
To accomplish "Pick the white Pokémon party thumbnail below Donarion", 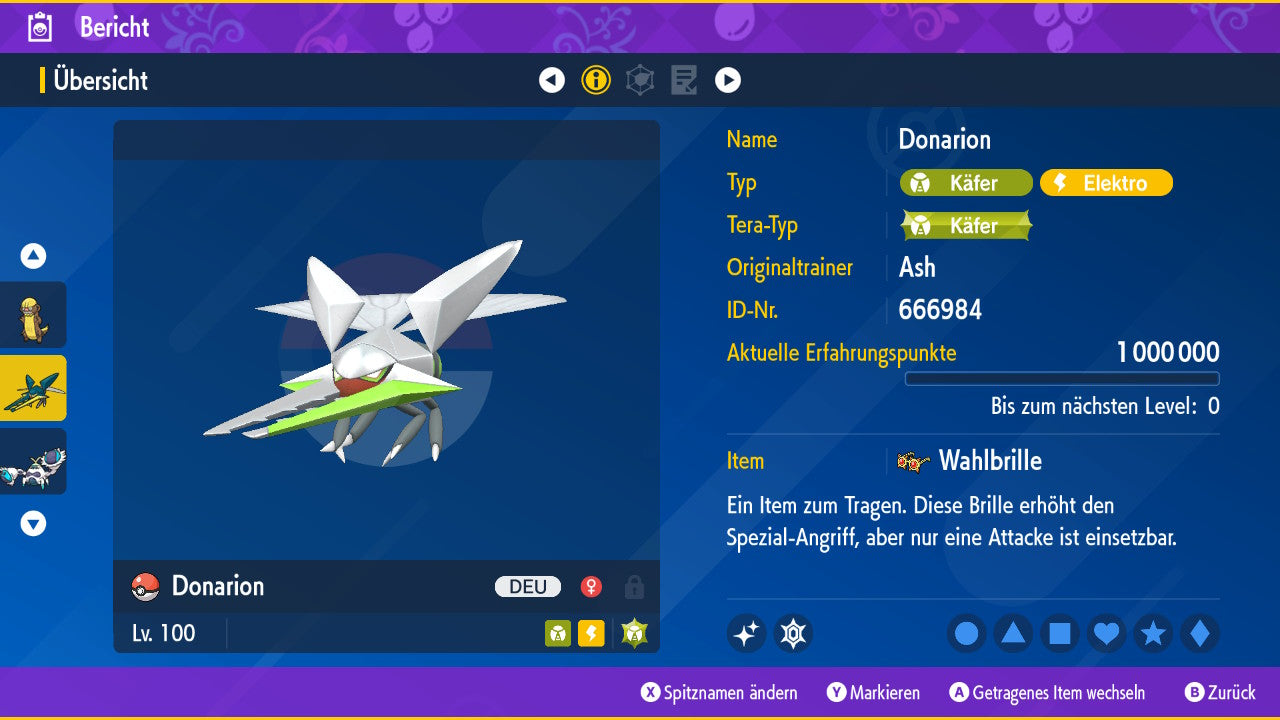I will 33,461.
